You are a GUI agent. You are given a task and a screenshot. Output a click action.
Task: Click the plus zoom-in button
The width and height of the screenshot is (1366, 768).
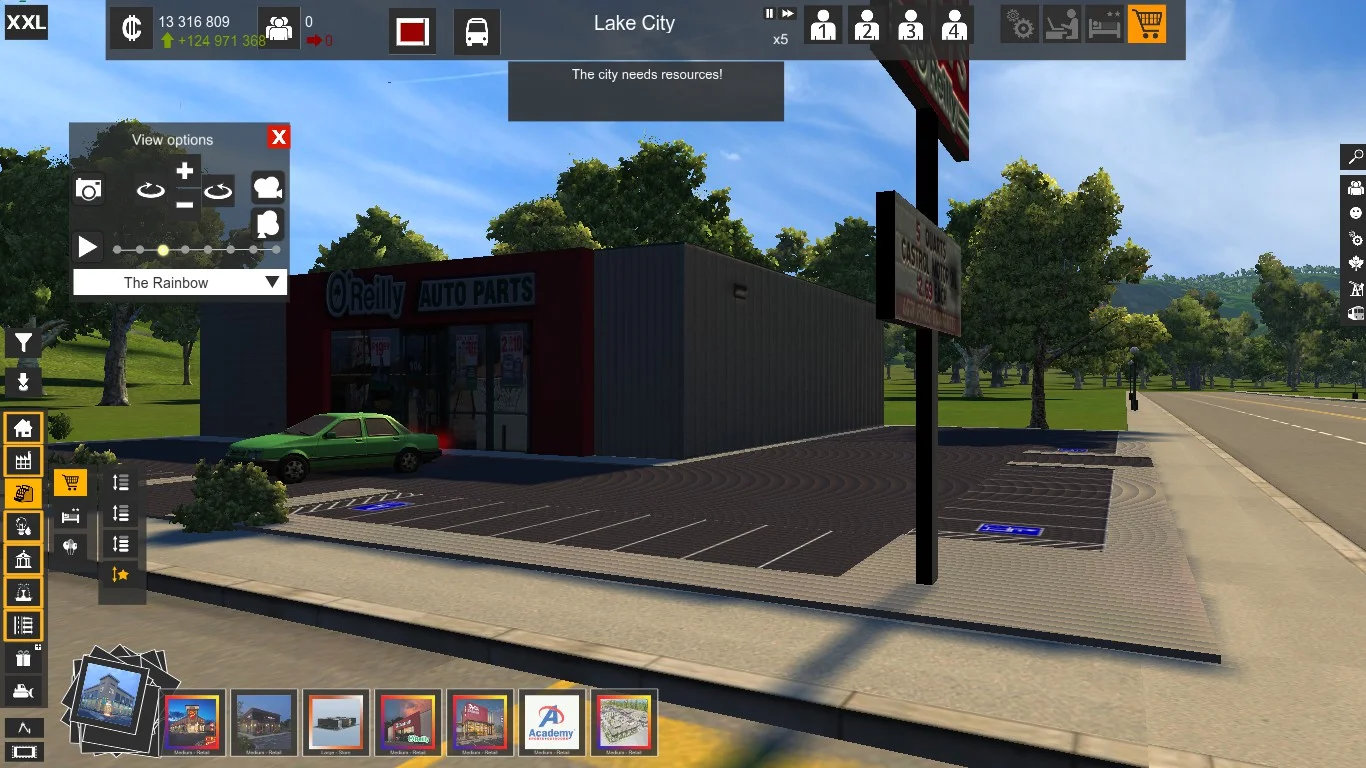[184, 171]
